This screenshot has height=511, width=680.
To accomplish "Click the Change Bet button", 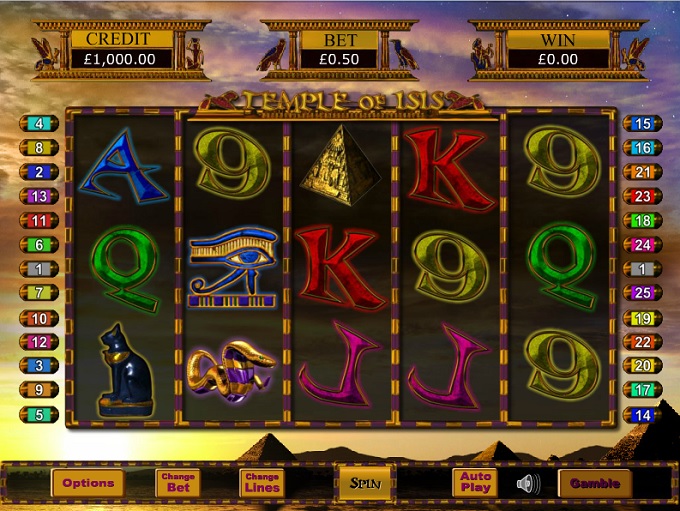I will point(178,483).
